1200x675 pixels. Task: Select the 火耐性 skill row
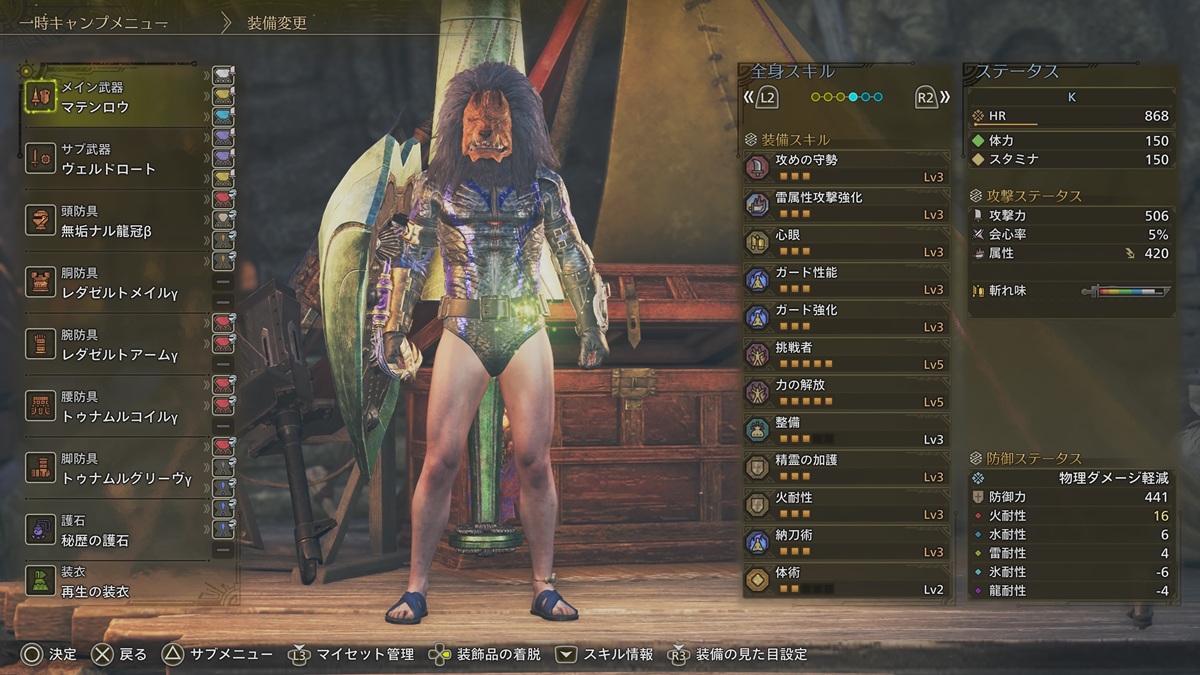click(x=845, y=505)
